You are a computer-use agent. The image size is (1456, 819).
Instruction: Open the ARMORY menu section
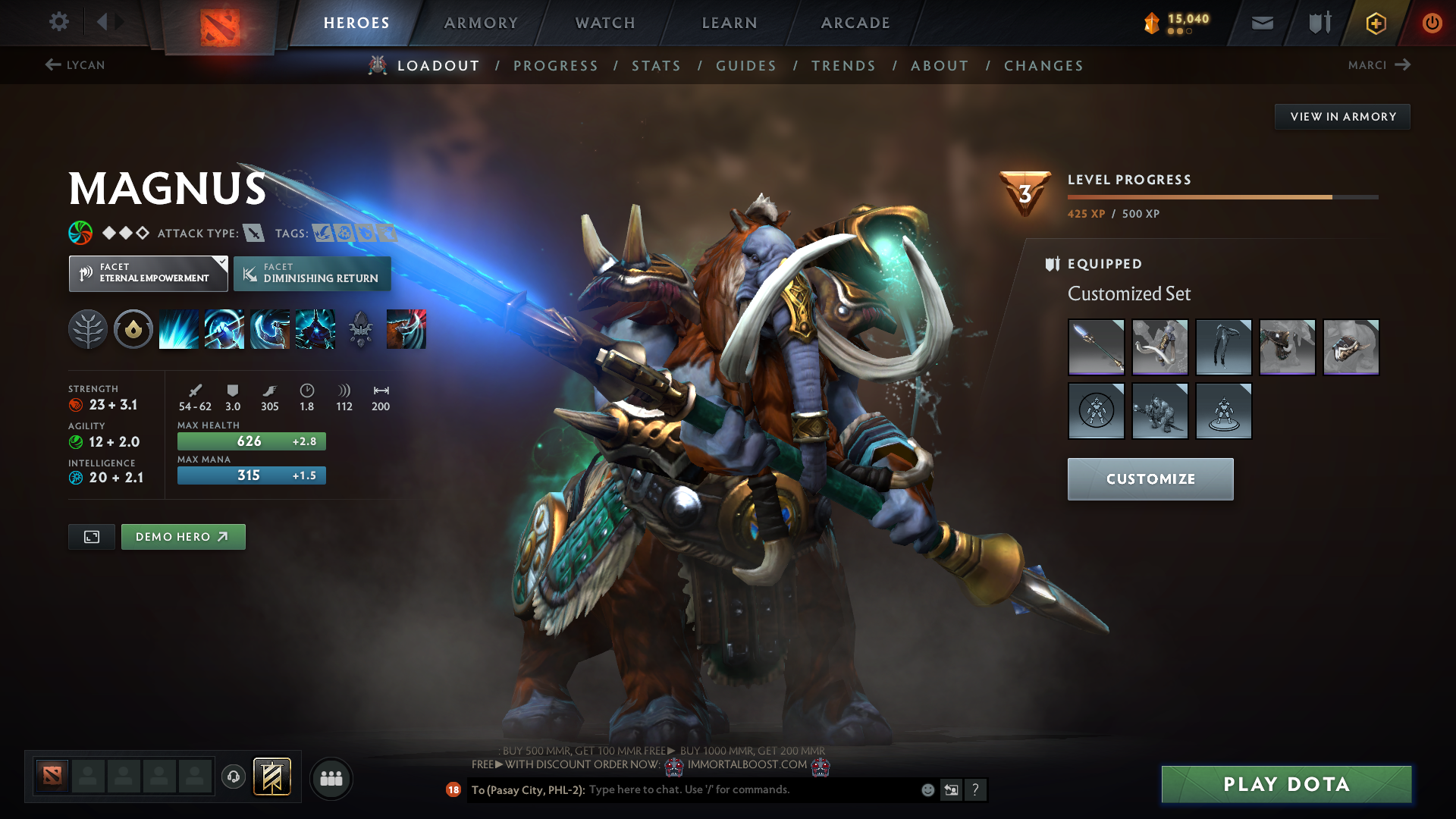tap(481, 23)
